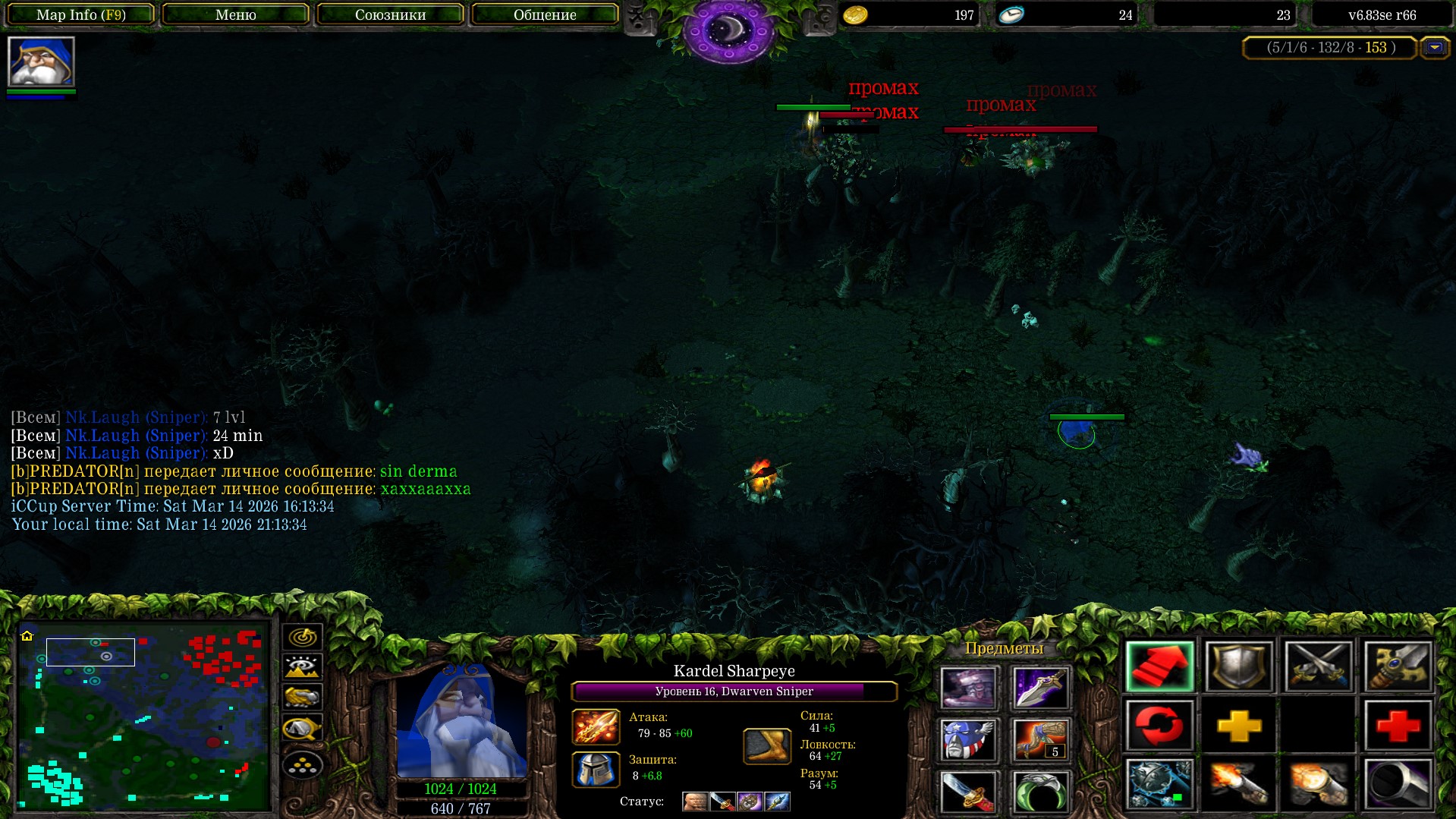
Task: Click on the minimap
Action: tap(144, 716)
